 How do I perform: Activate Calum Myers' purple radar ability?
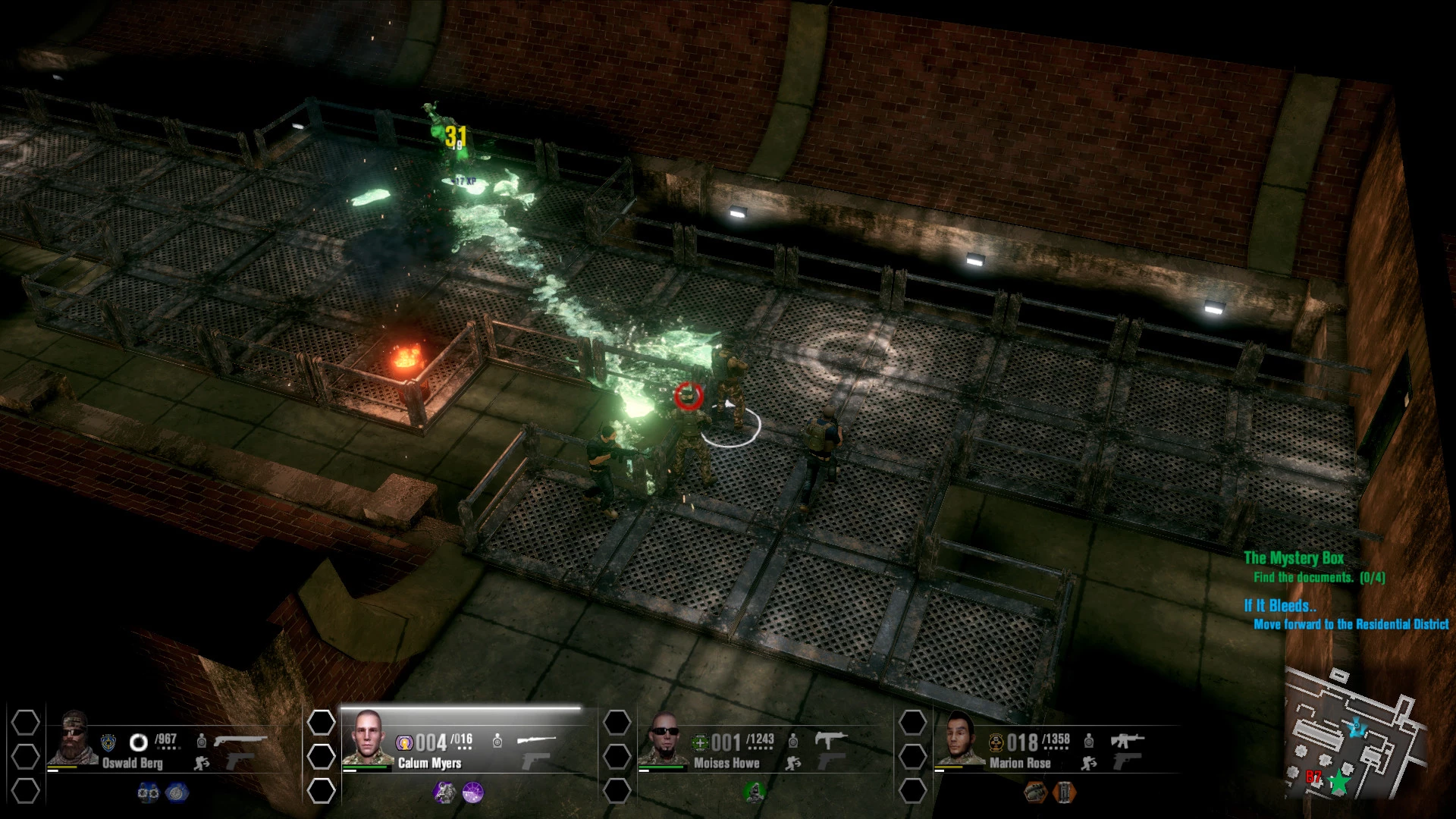pos(472,792)
